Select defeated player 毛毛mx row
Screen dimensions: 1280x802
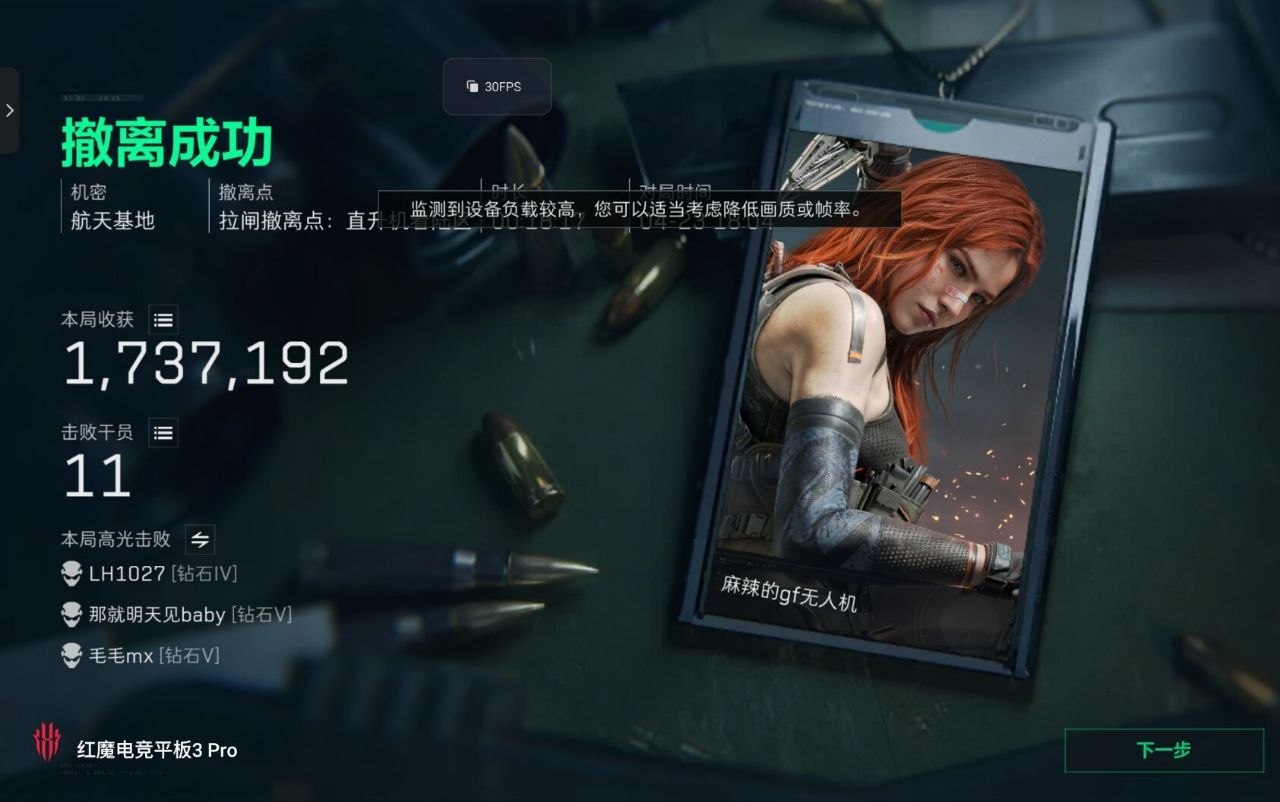click(140, 656)
